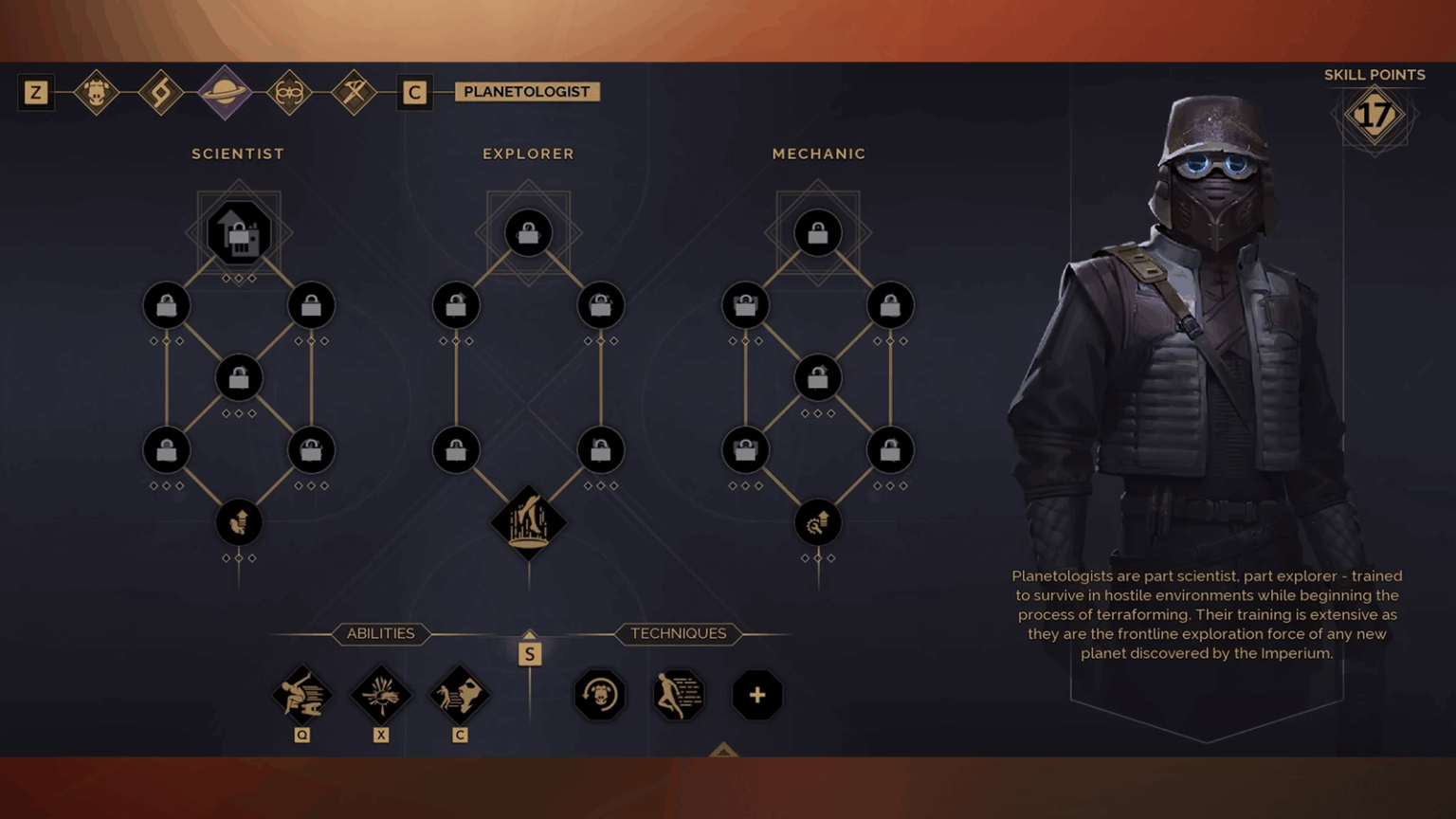Unlock the Mechanic tree's bottom wrench skill
Screen dimensions: 1456x819
click(817, 522)
